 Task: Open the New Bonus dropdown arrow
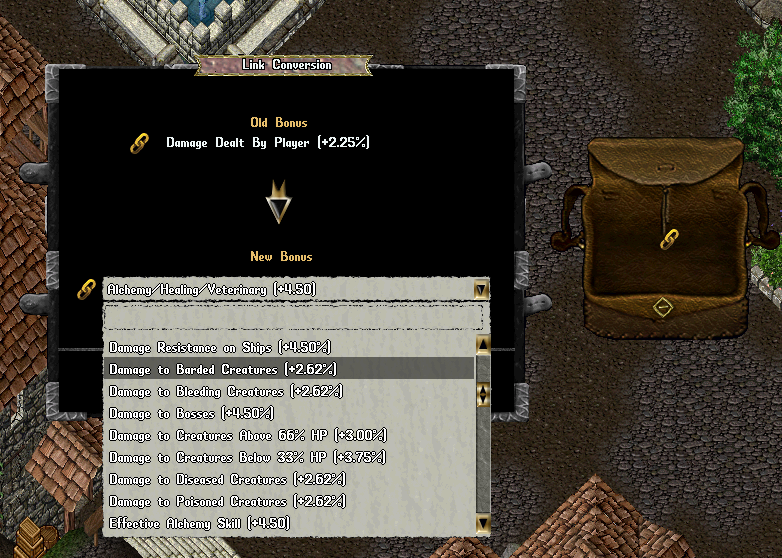coord(481,290)
